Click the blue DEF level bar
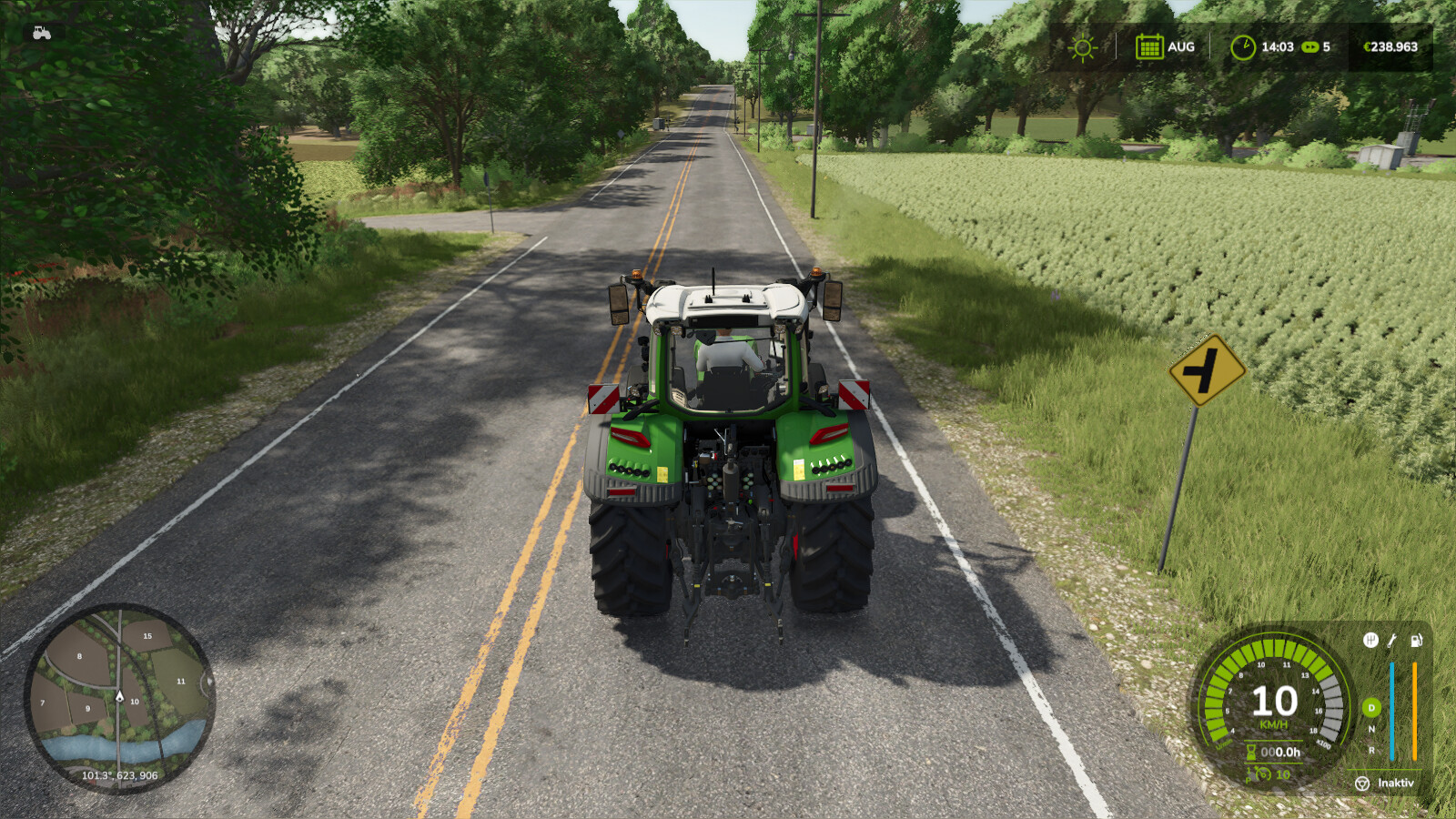1456x819 pixels. [1392, 710]
